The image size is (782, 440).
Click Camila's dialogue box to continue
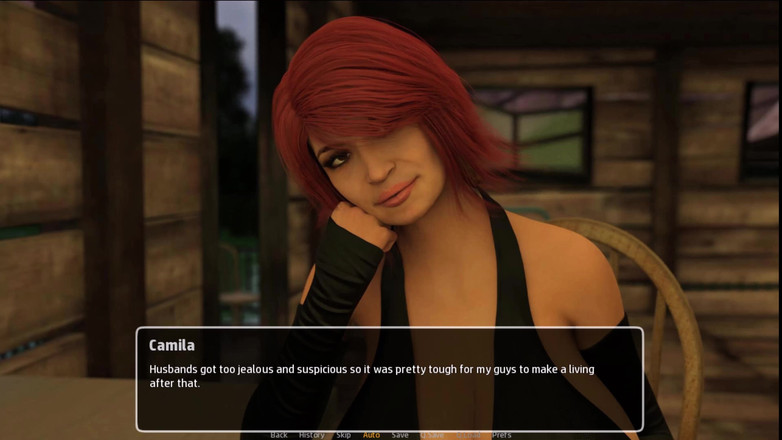click(389, 380)
